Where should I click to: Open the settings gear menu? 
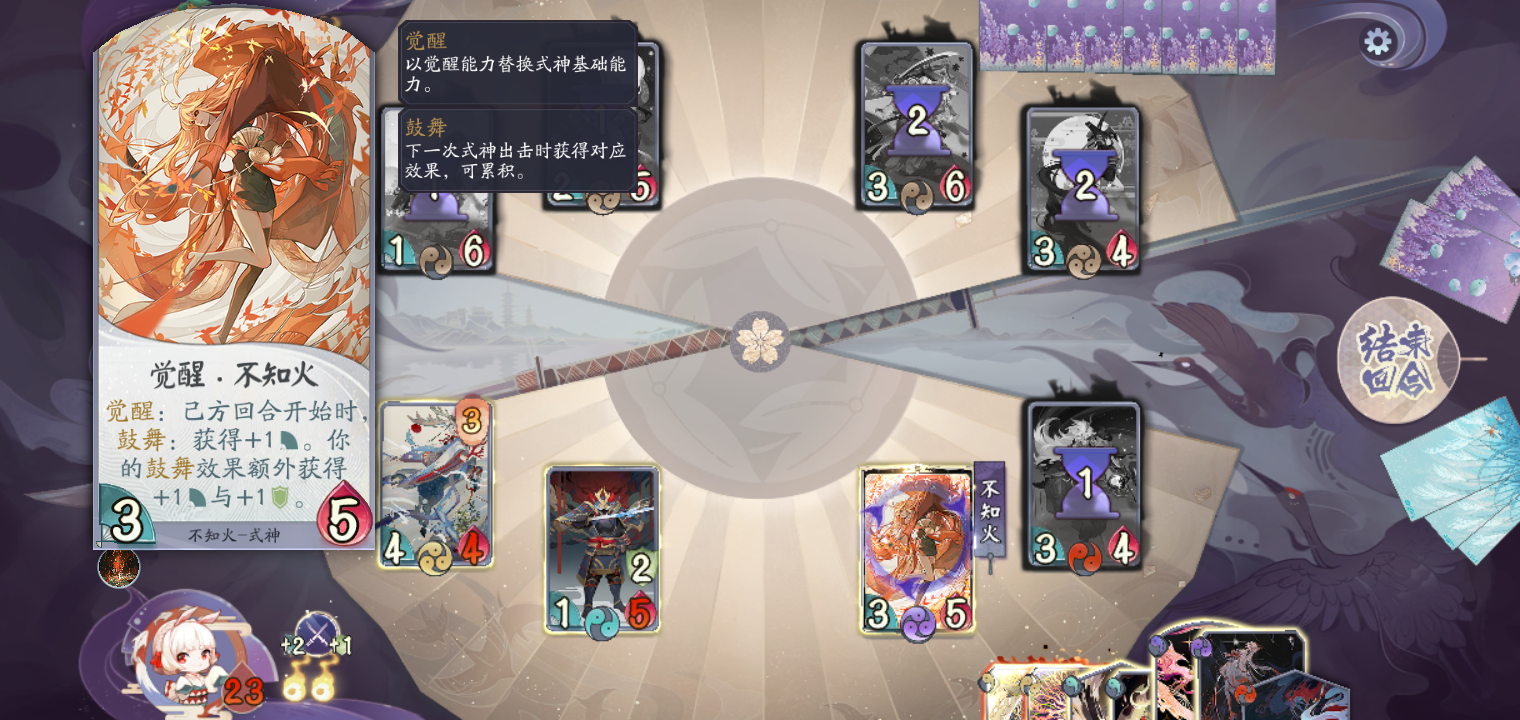[x=1380, y=42]
